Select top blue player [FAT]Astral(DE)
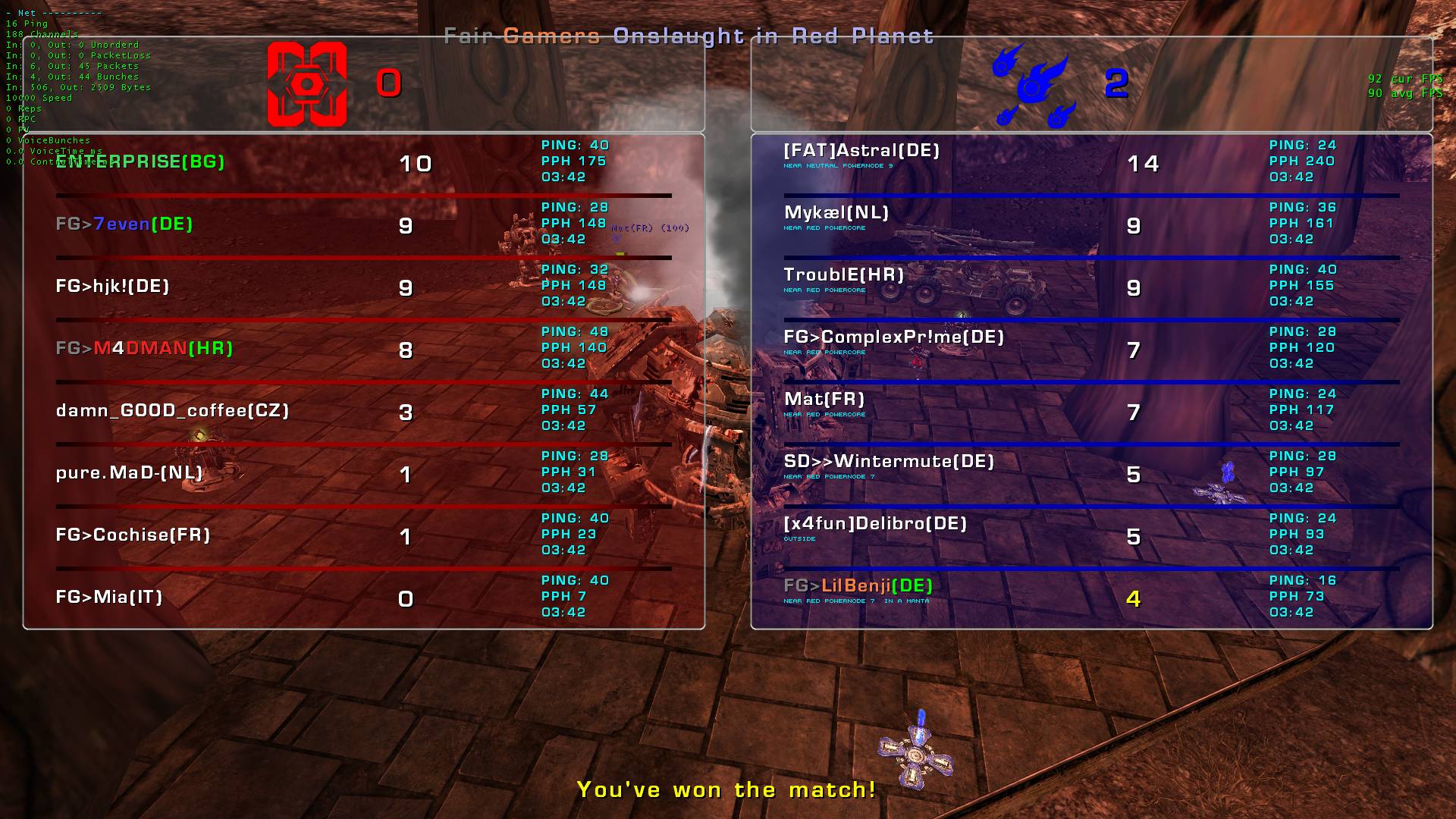Image resolution: width=1456 pixels, height=819 pixels. coord(861,150)
